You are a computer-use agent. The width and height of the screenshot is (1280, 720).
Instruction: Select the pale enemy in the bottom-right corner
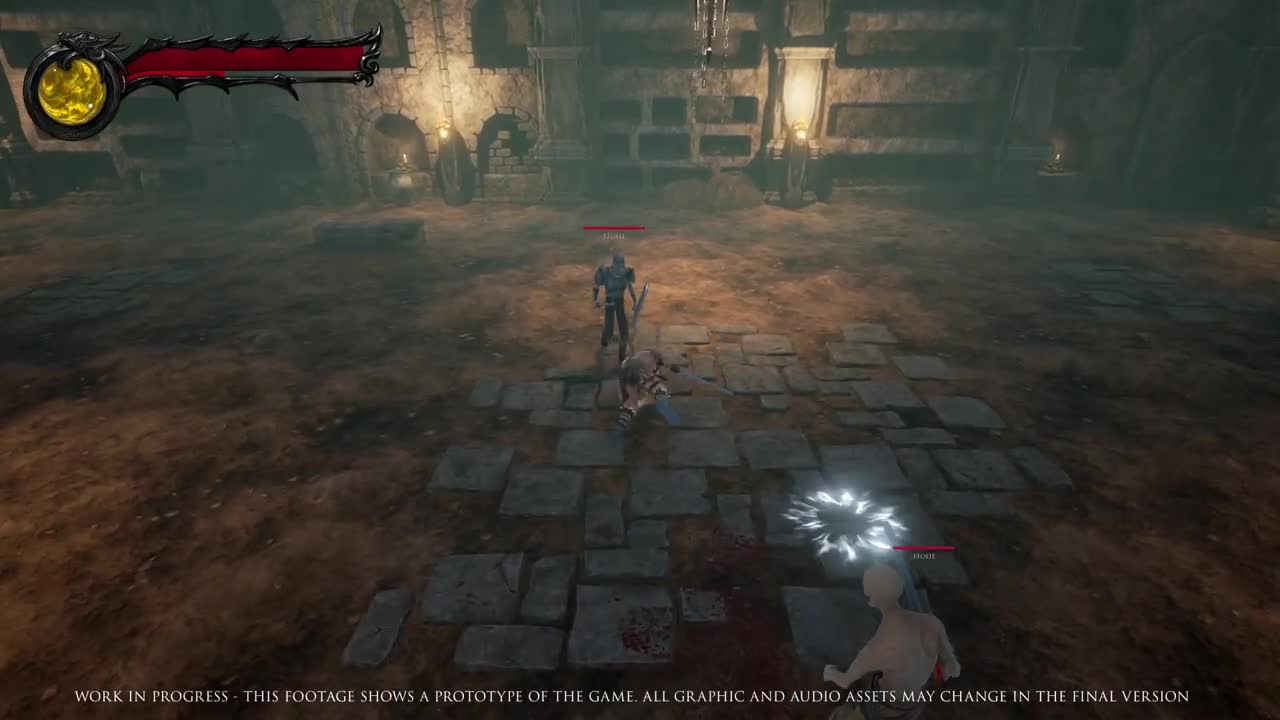(x=895, y=630)
